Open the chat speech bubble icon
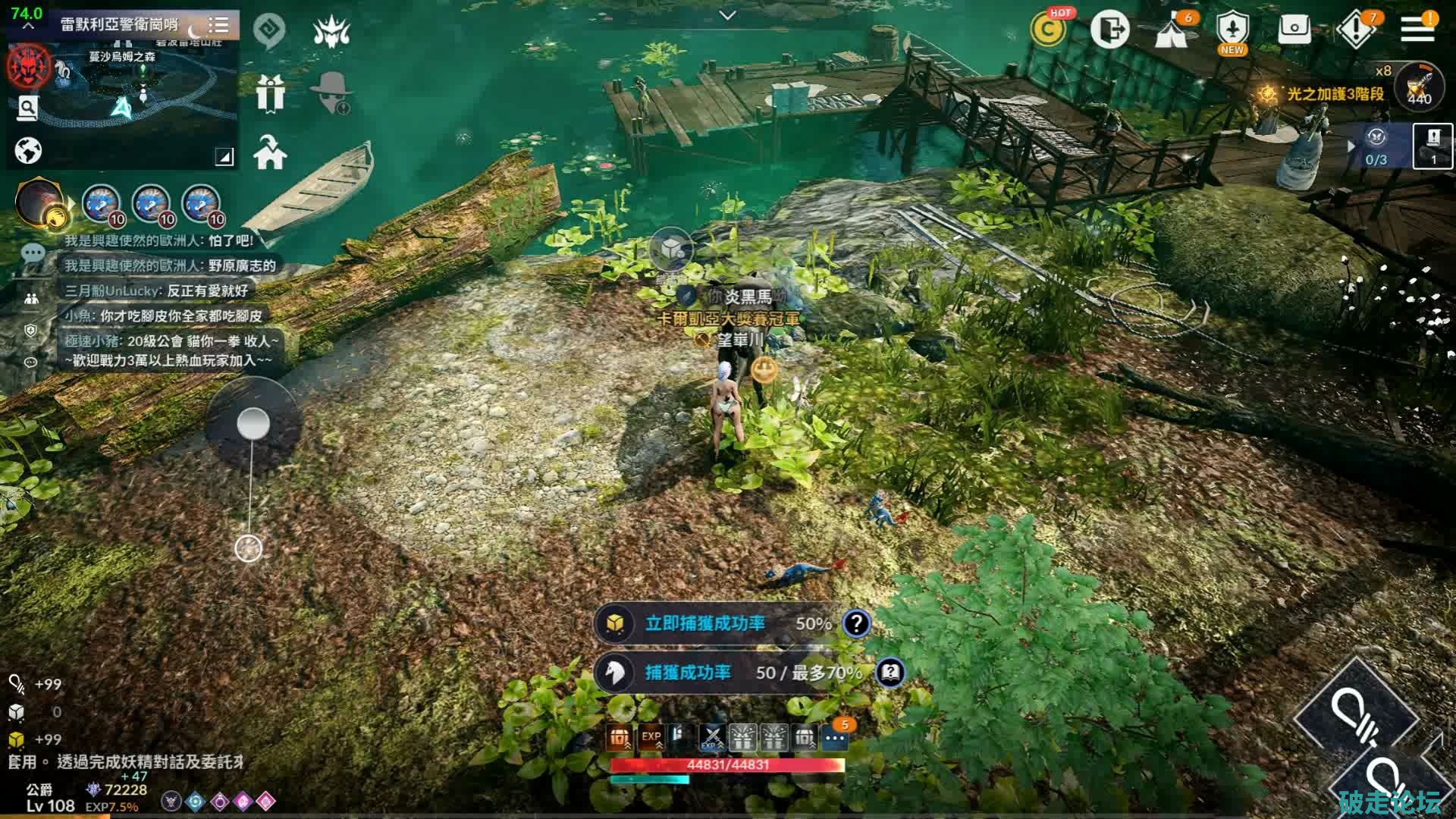The height and width of the screenshot is (819, 1456). [x=33, y=253]
